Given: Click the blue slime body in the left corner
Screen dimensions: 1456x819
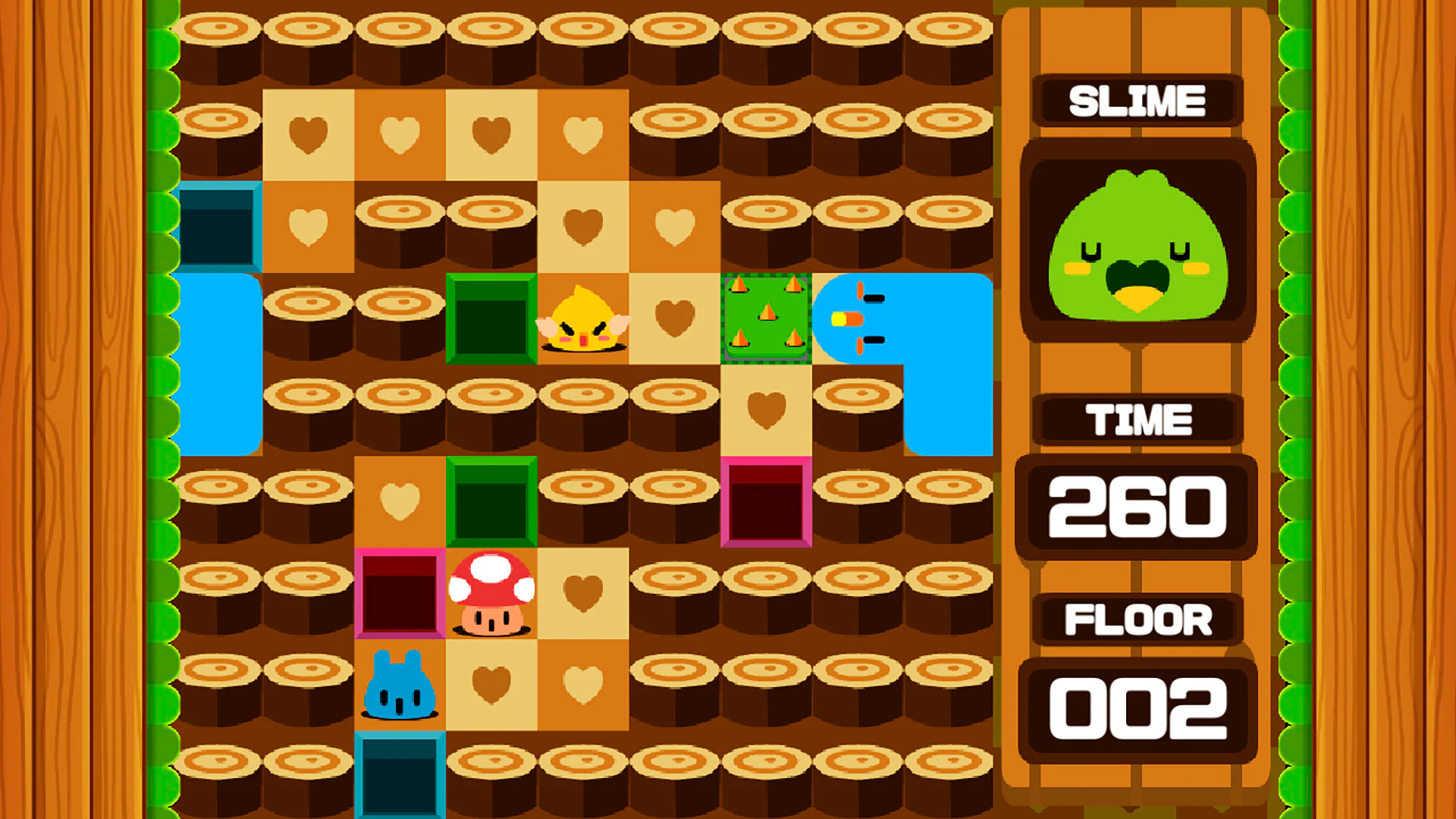Looking at the screenshot, I should [220, 364].
